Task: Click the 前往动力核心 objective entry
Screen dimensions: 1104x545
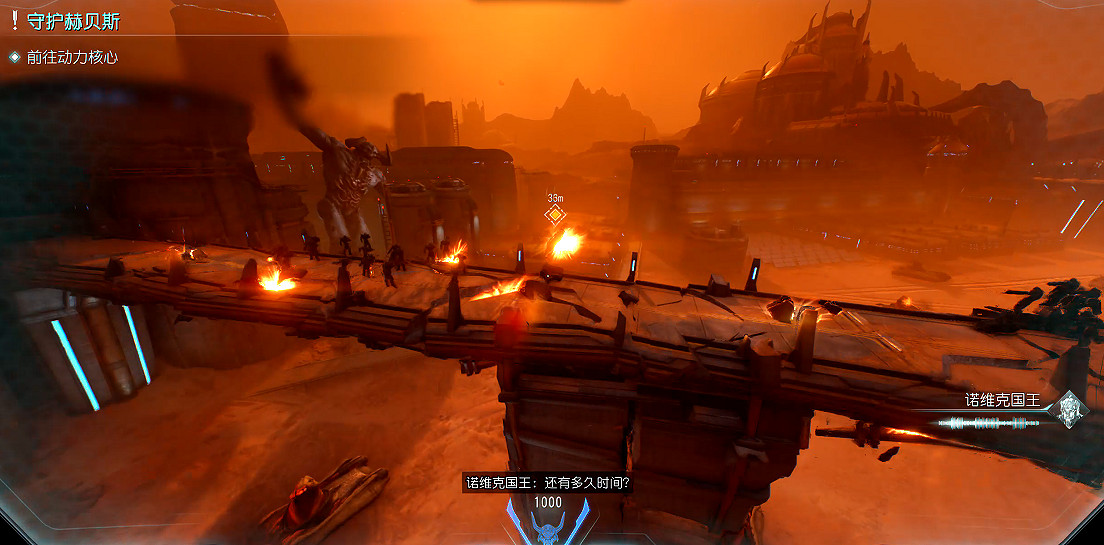Action: click(72, 57)
